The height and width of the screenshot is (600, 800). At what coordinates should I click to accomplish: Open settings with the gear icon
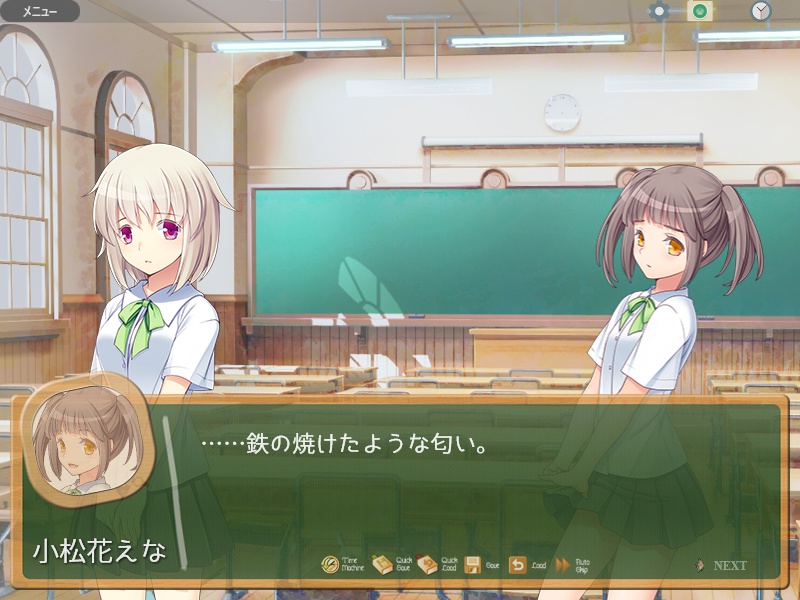coord(658,12)
